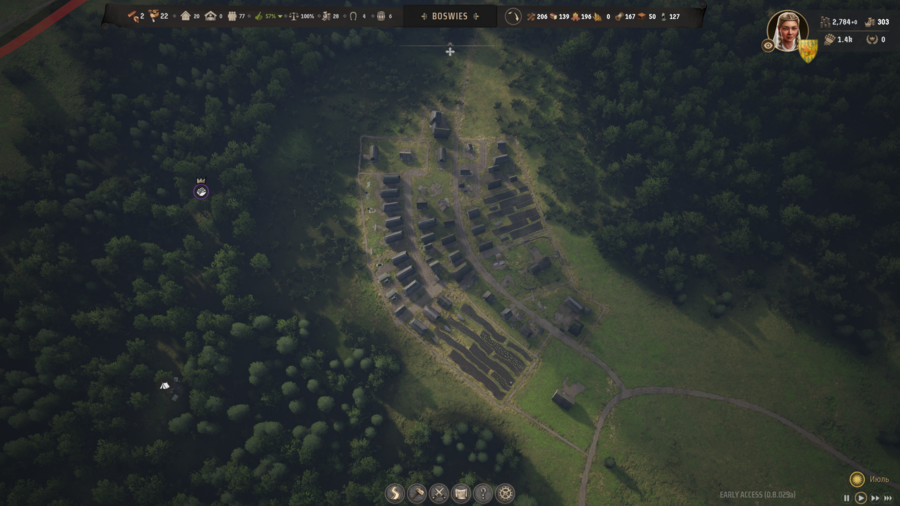Set game speed to normal play
900x506 pixels.
860,498
